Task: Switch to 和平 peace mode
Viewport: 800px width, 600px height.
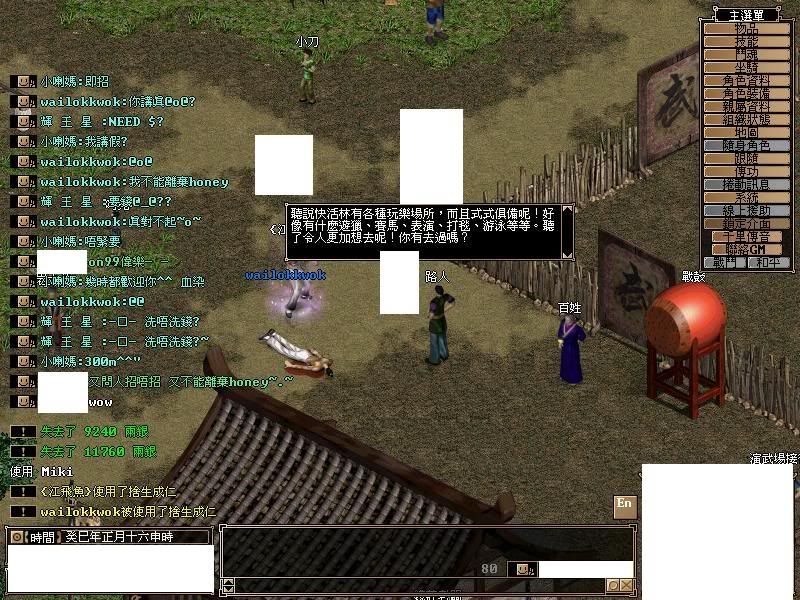Action: 766,262
